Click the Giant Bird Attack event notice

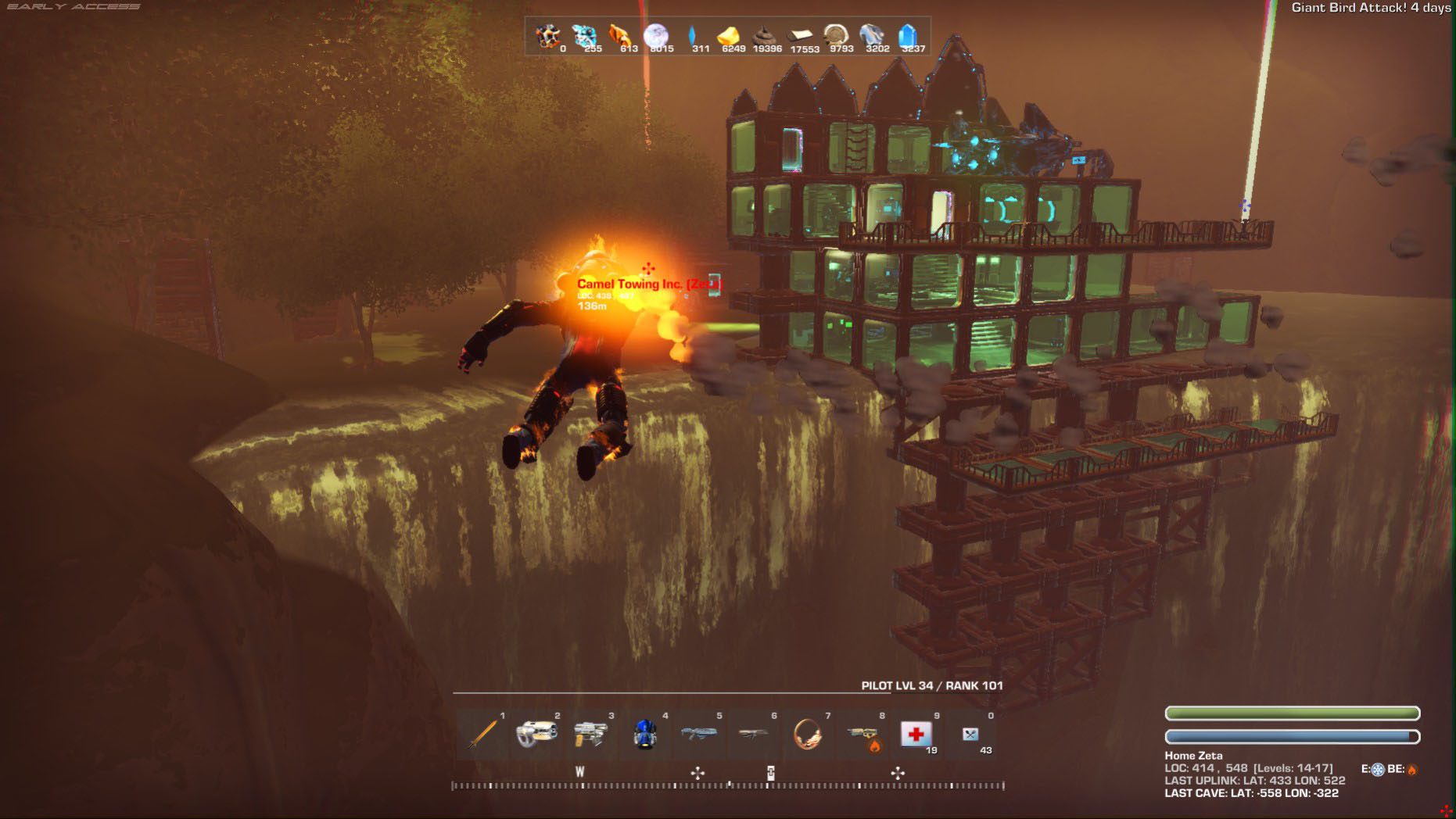click(1370, 8)
